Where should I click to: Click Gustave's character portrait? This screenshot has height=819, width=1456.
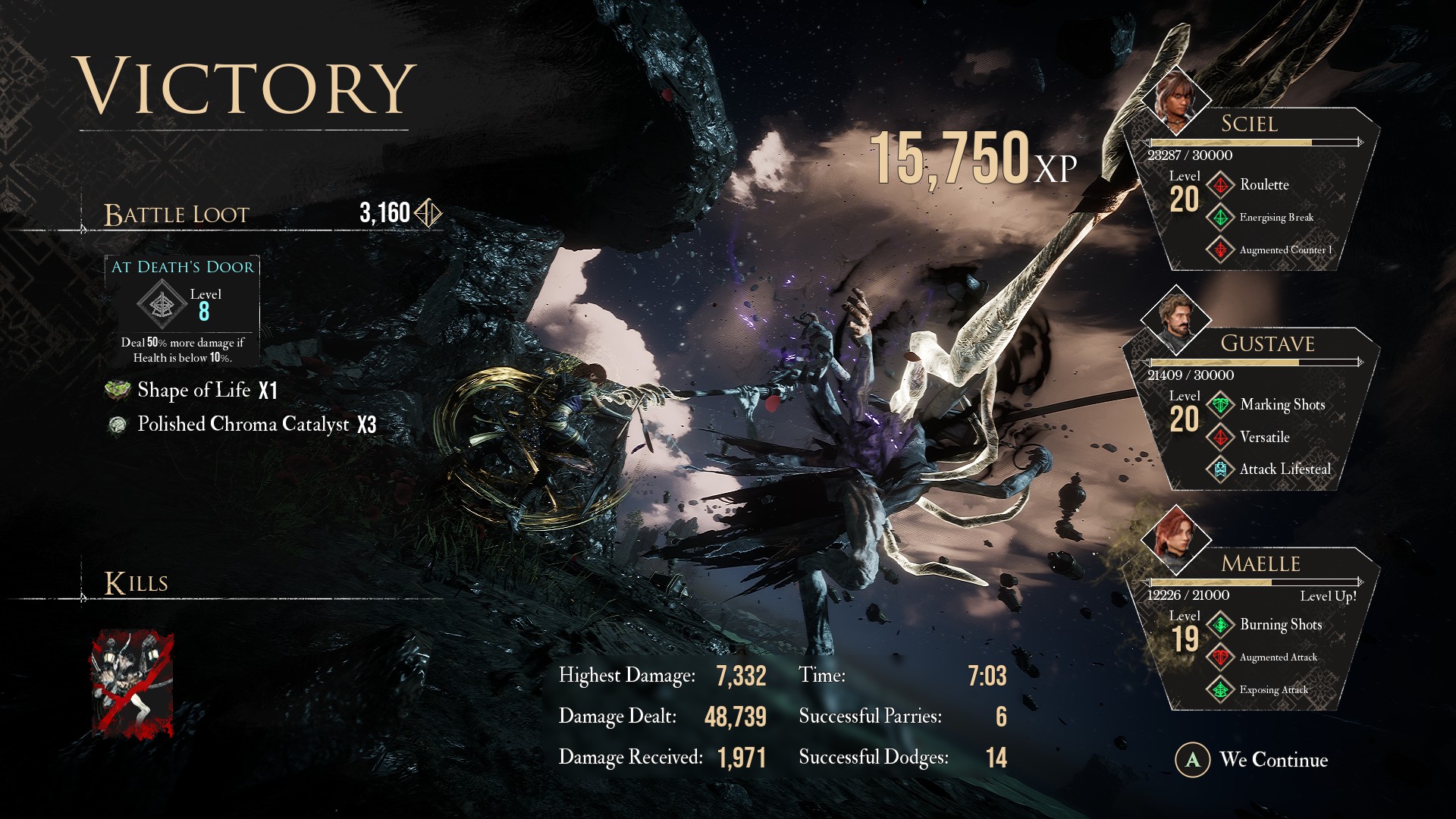tap(1175, 320)
